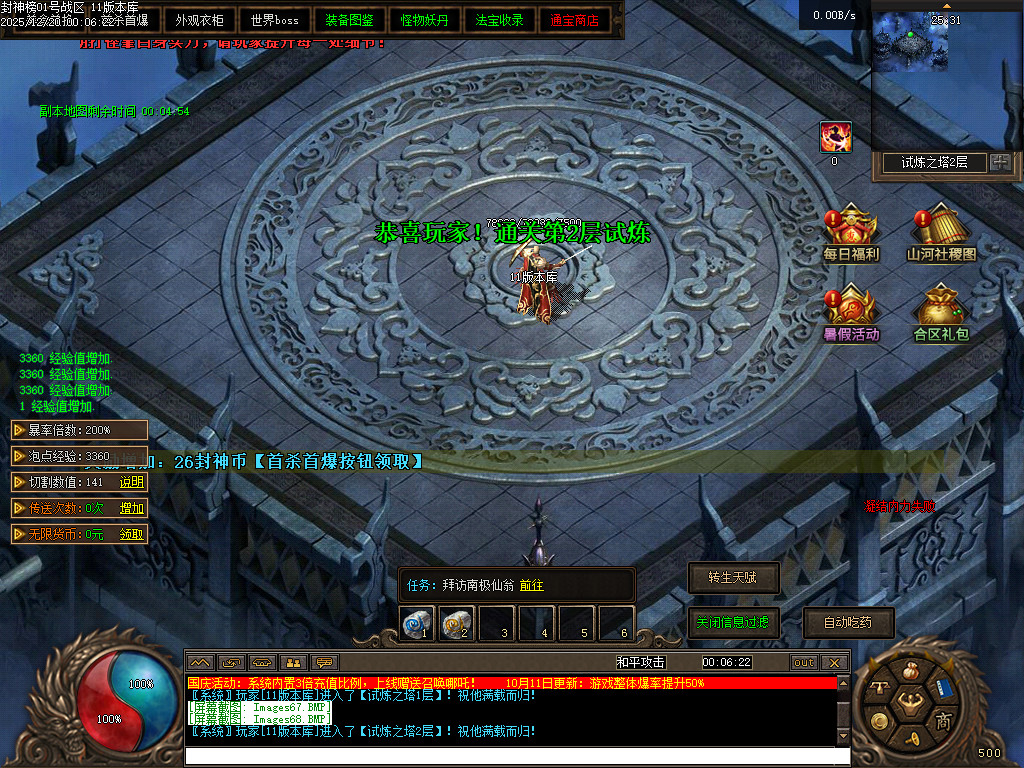
Task: Click the 前往 link in the quest tracker
Action: tap(532, 585)
